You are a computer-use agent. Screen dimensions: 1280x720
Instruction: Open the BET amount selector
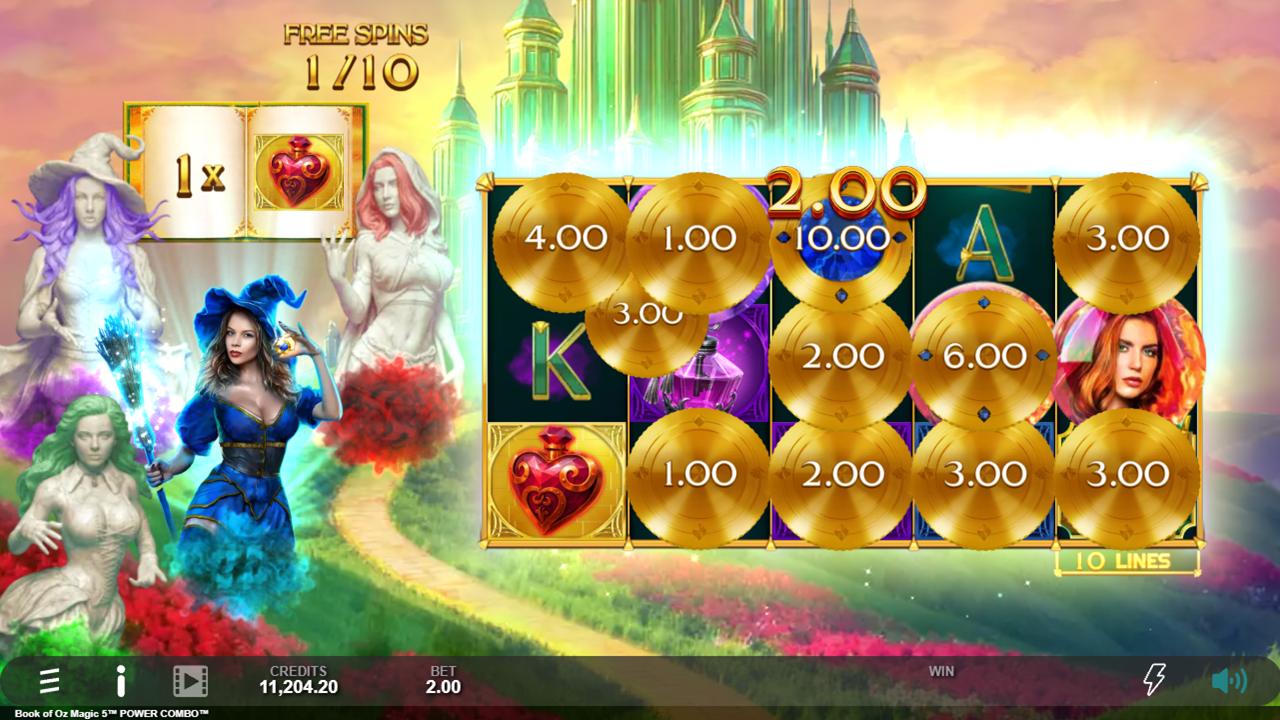(443, 680)
